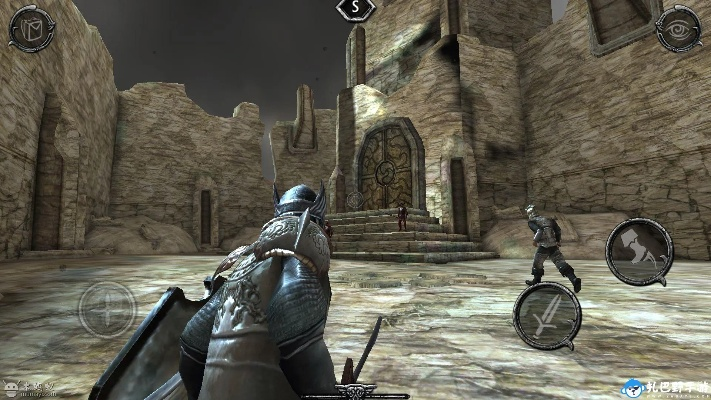Open the journal book icon
This screenshot has width=711, height=400.
click(x=30, y=29)
